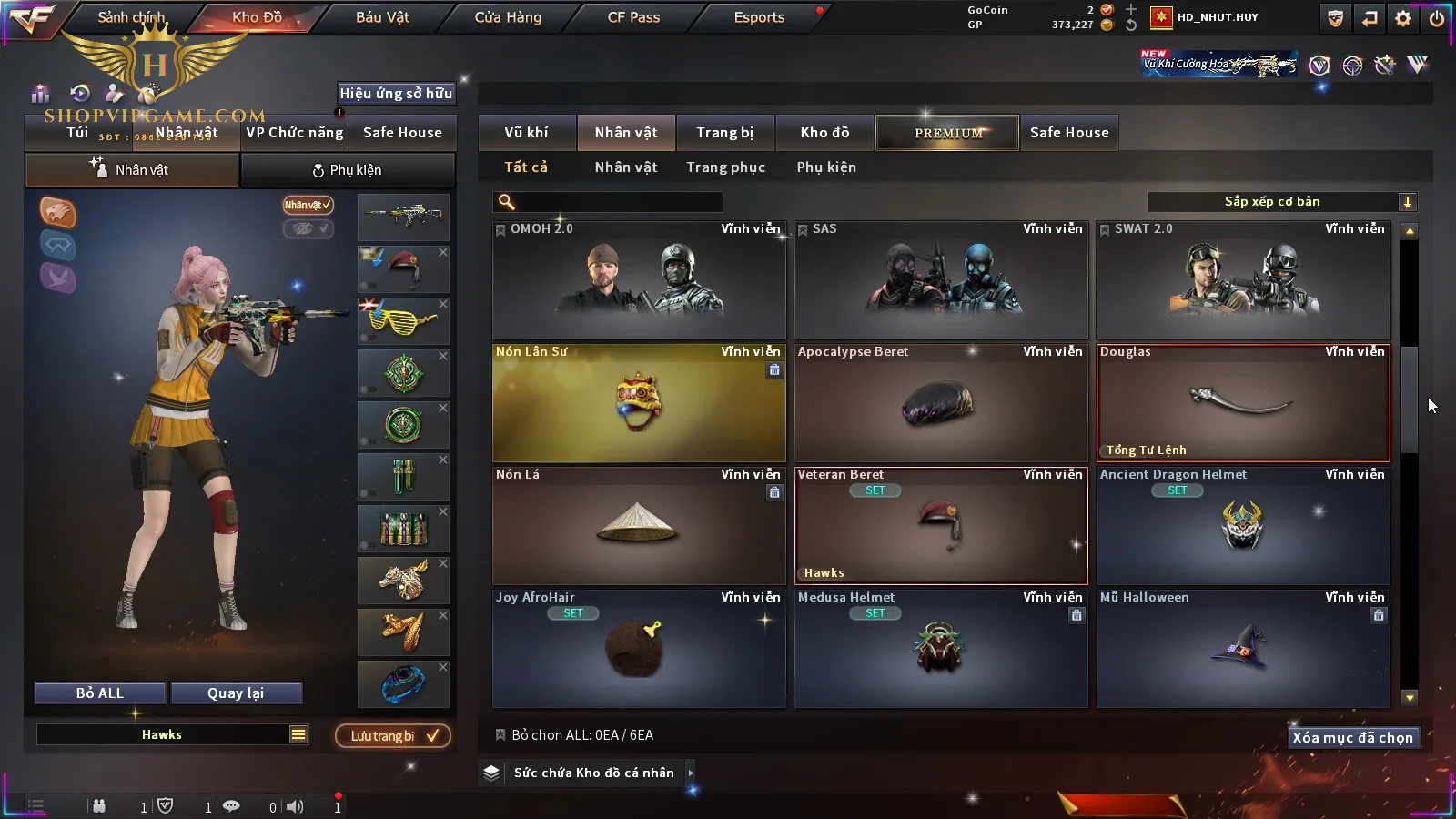Pick the Mũ Halloween witch hat
This screenshot has width=1456, height=819.
[x=1243, y=649]
